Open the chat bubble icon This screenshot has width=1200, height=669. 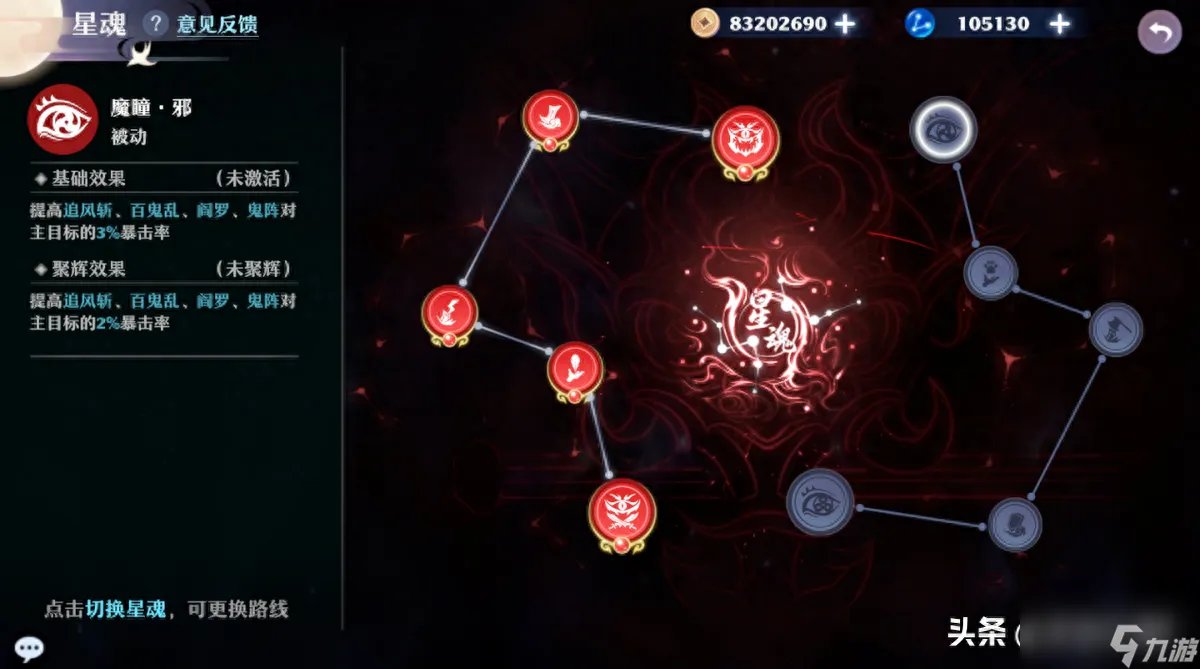tap(28, 647)
